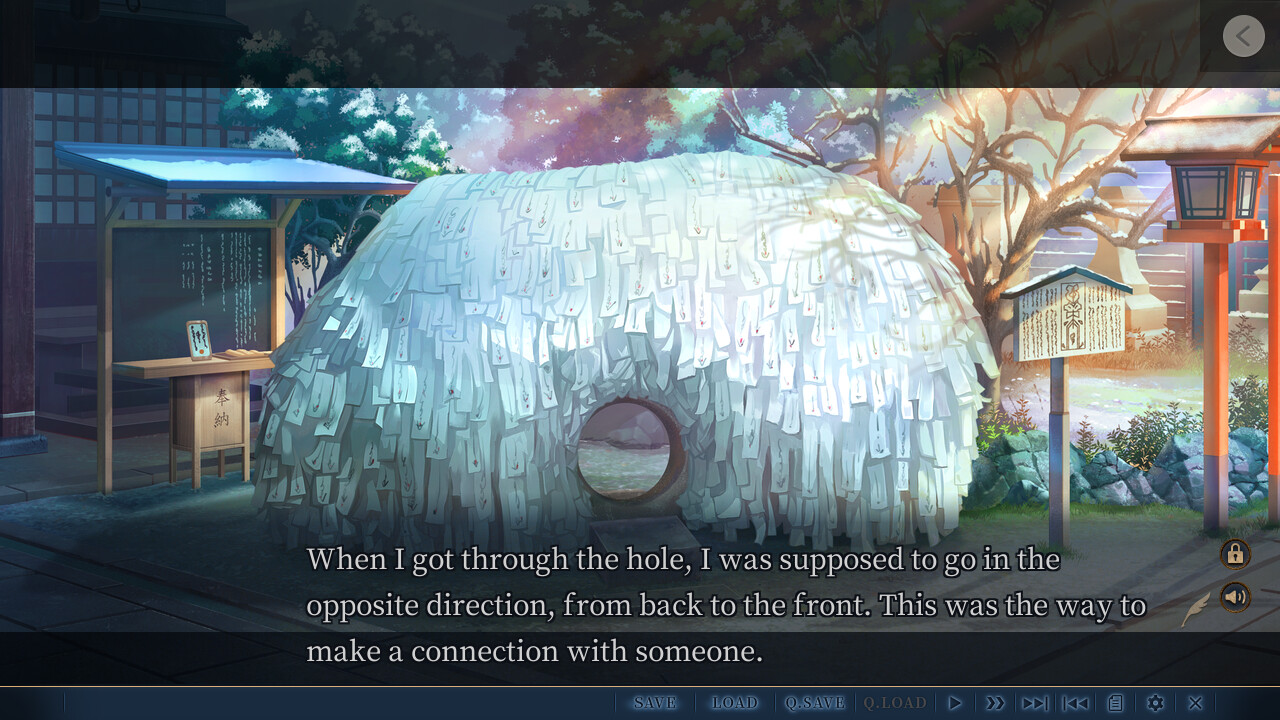Start auto-play with the play arrow
The width and height of the screenshot is (1280, 720).
[x=955, y=703]
